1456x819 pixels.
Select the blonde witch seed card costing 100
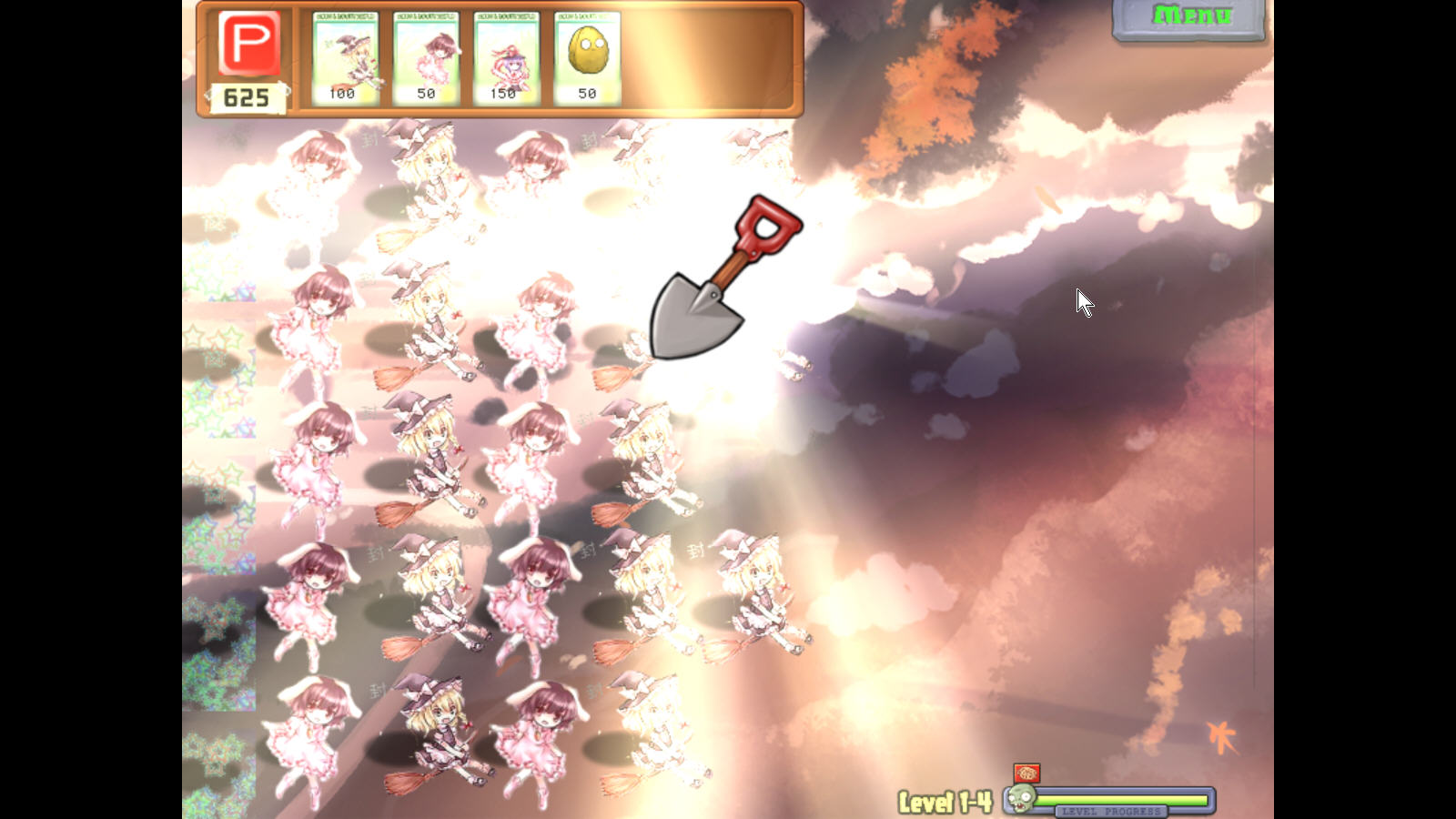[x=345, y=58]
